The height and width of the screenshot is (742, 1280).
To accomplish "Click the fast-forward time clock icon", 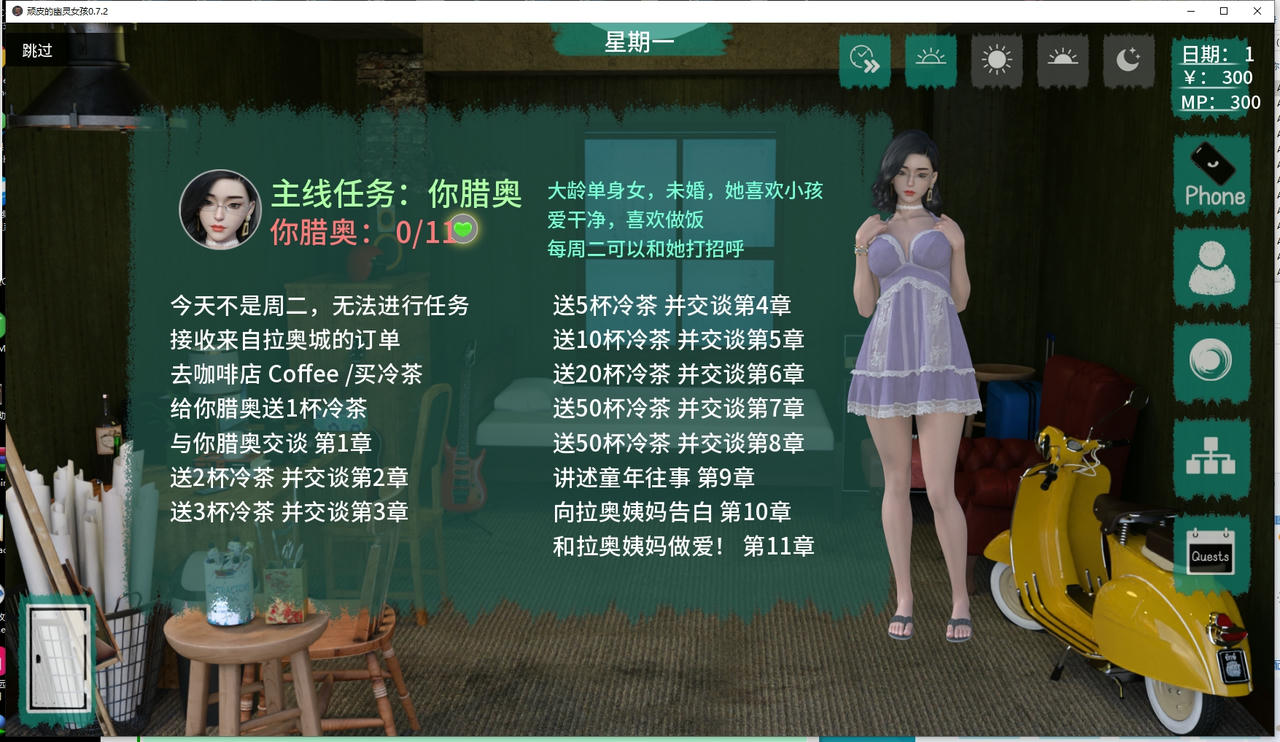I will point(864,61).
